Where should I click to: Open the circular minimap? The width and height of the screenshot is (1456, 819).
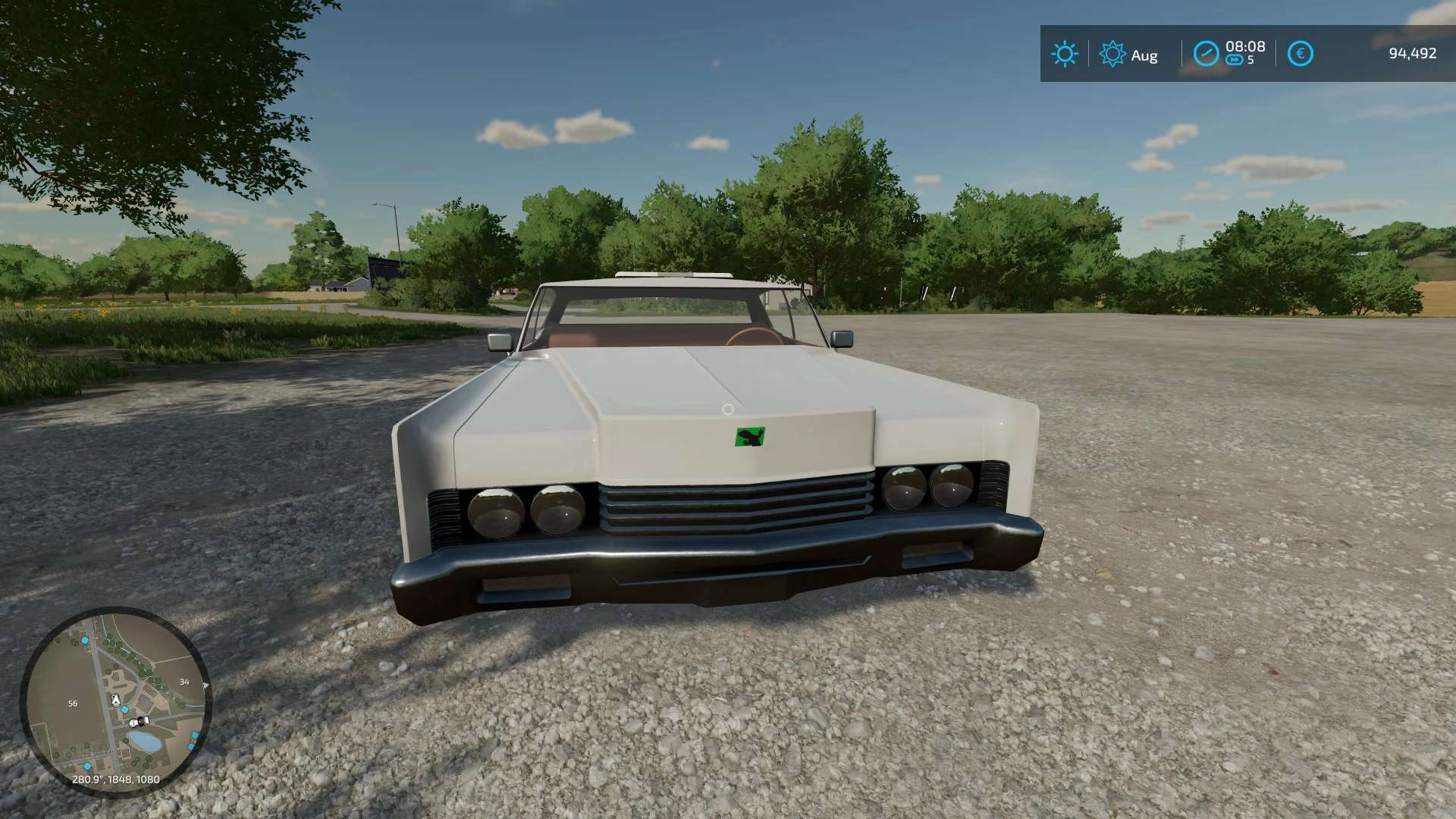[x=115, y=701]
